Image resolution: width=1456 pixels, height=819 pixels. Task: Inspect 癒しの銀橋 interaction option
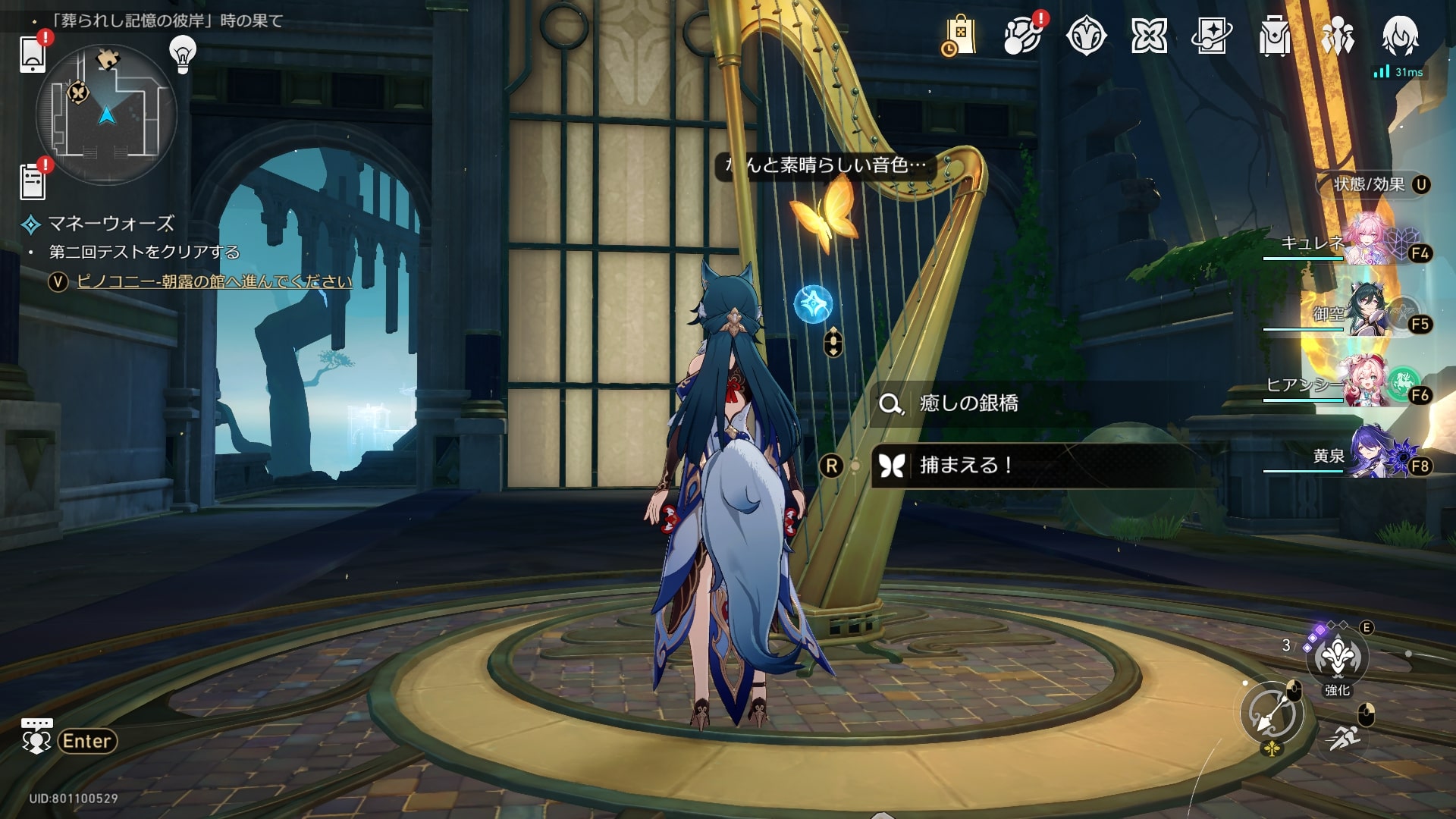[x=968, y=403]
